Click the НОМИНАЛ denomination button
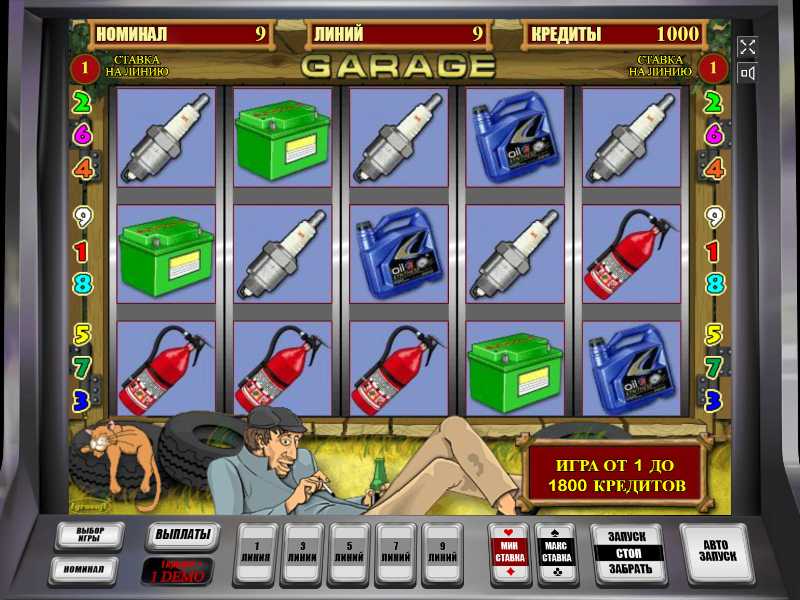The height and width of the screenshot is (600, 800). pyautogui.click(x=88, y=569)
